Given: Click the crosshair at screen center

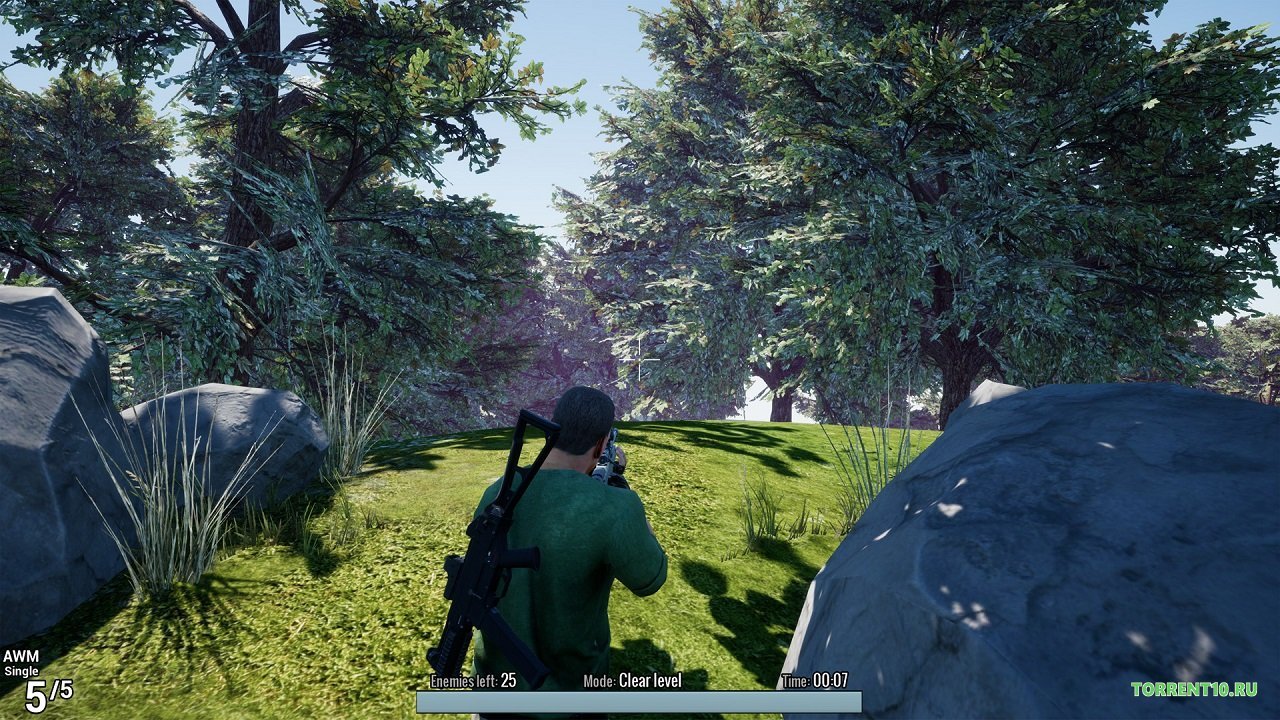Looking at the screenshot, I should click(x=640, y=360).
